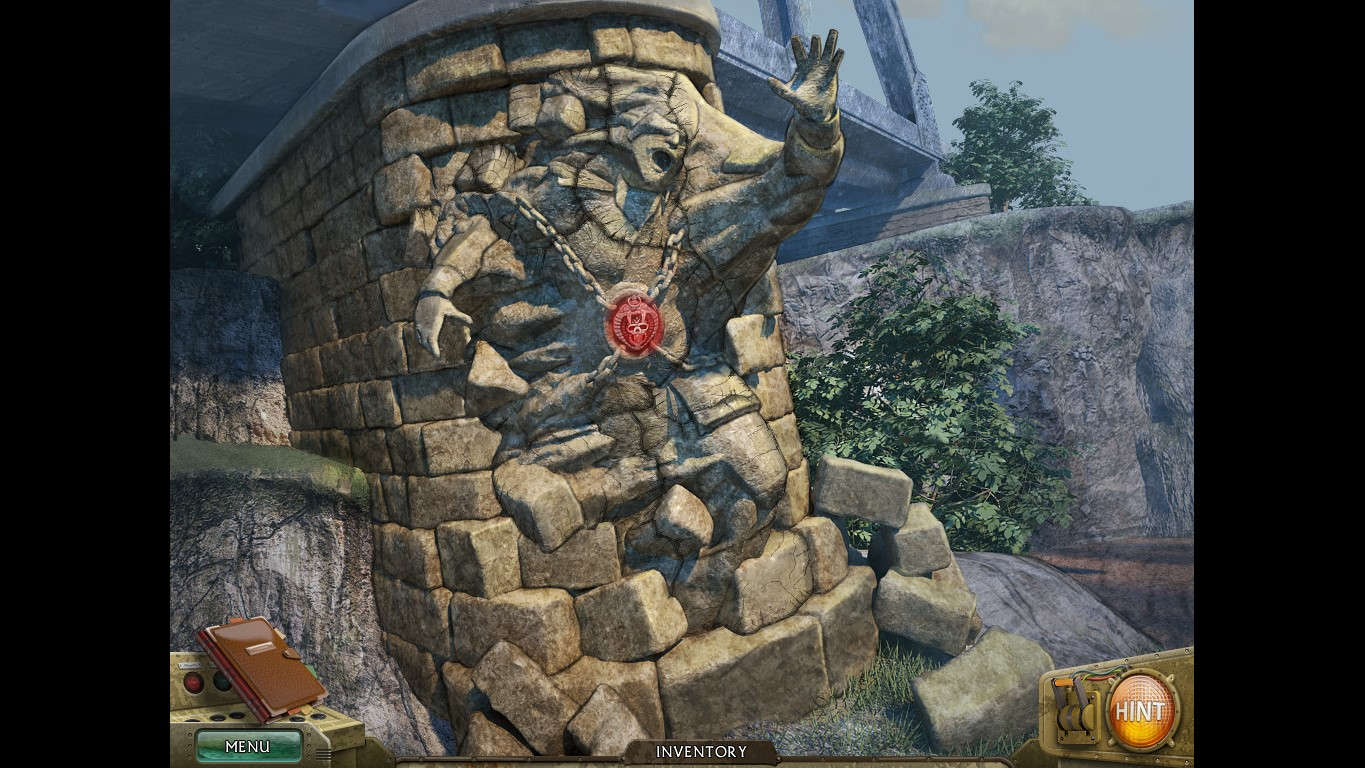Toggle the small orange switch on the hint panel
The image size is (1365, 768).
pyautogui.click(x=1064, y=682)
